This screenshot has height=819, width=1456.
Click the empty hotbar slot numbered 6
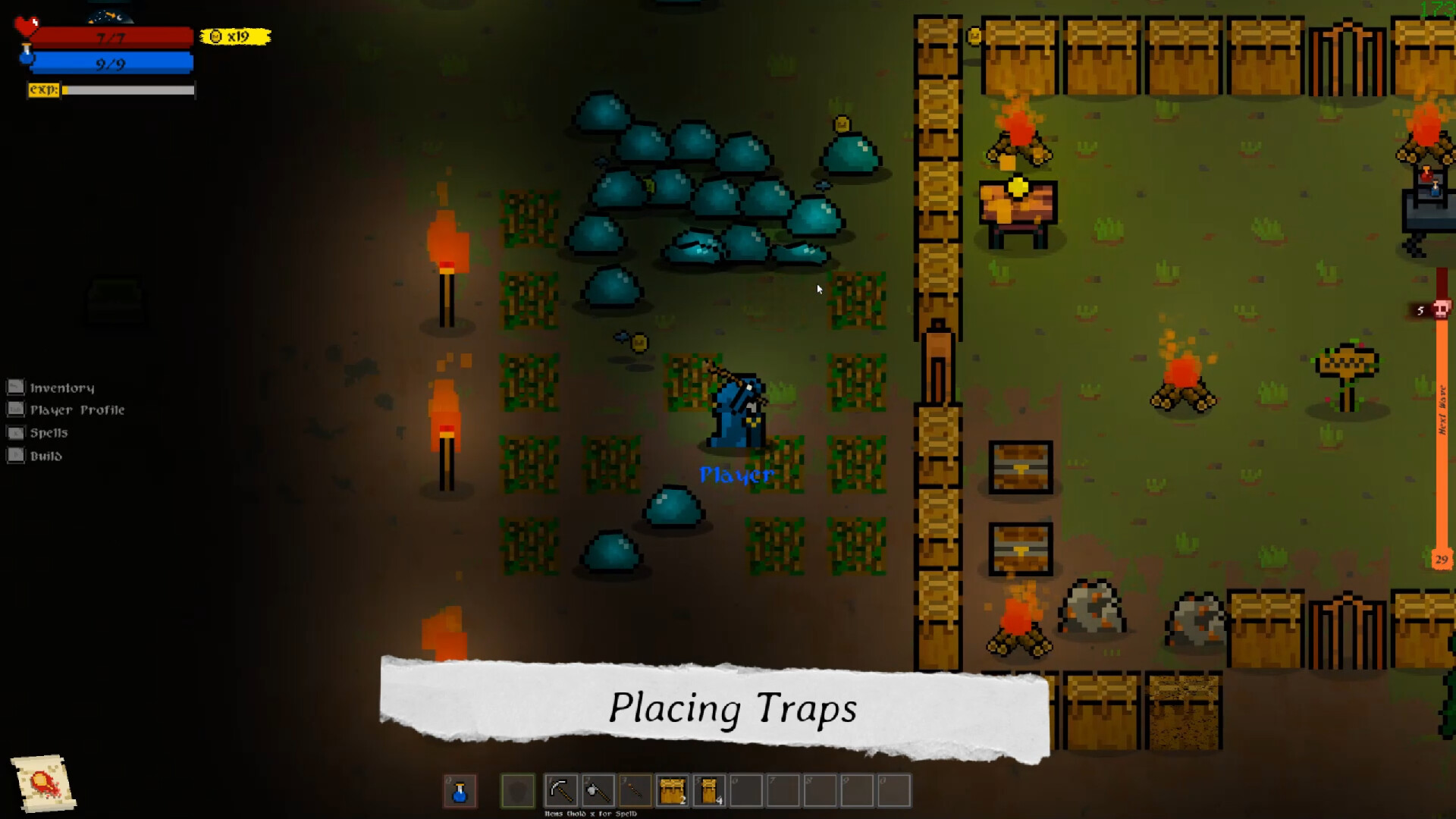(x=747, y=790)
